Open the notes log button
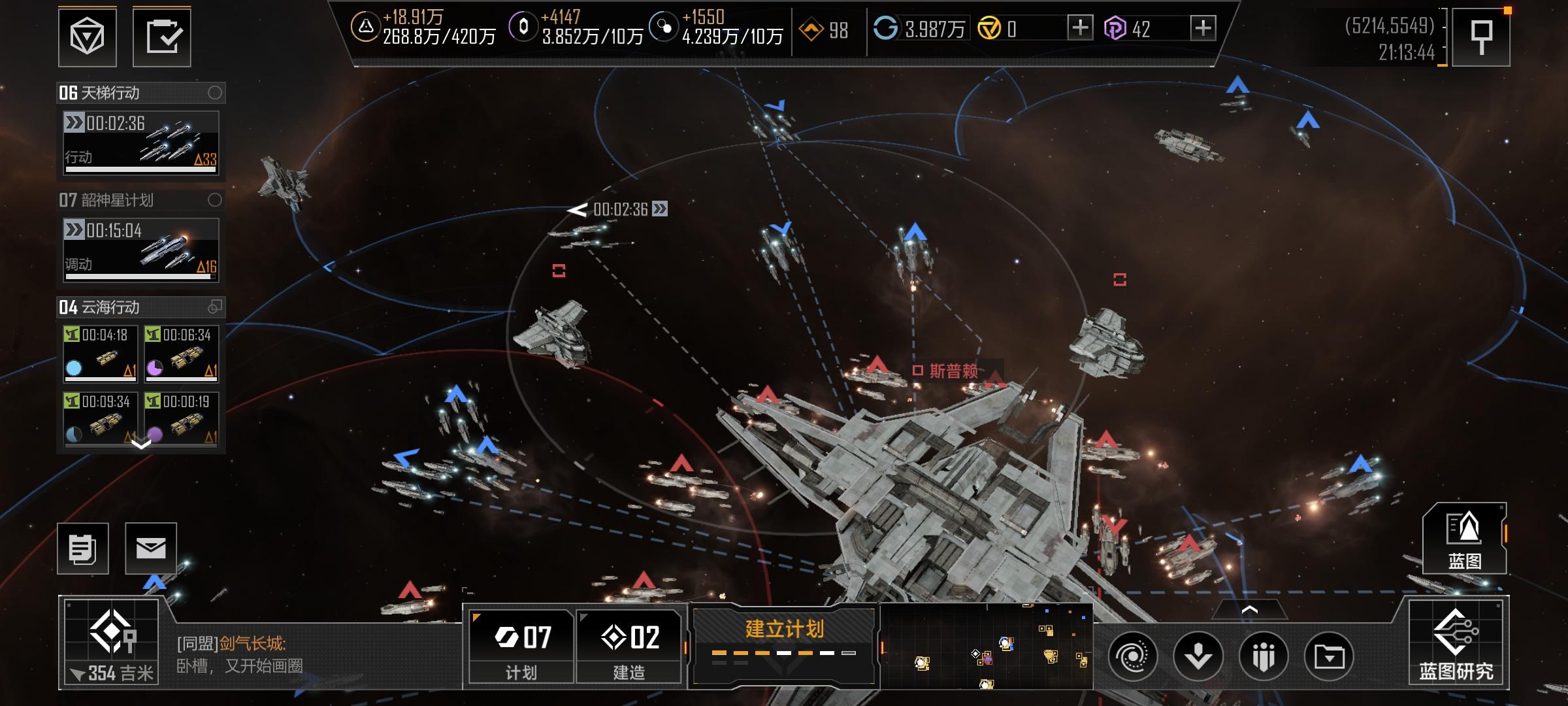The height and width of the screenshot is (706, 1568). click(x=83, y=548)
